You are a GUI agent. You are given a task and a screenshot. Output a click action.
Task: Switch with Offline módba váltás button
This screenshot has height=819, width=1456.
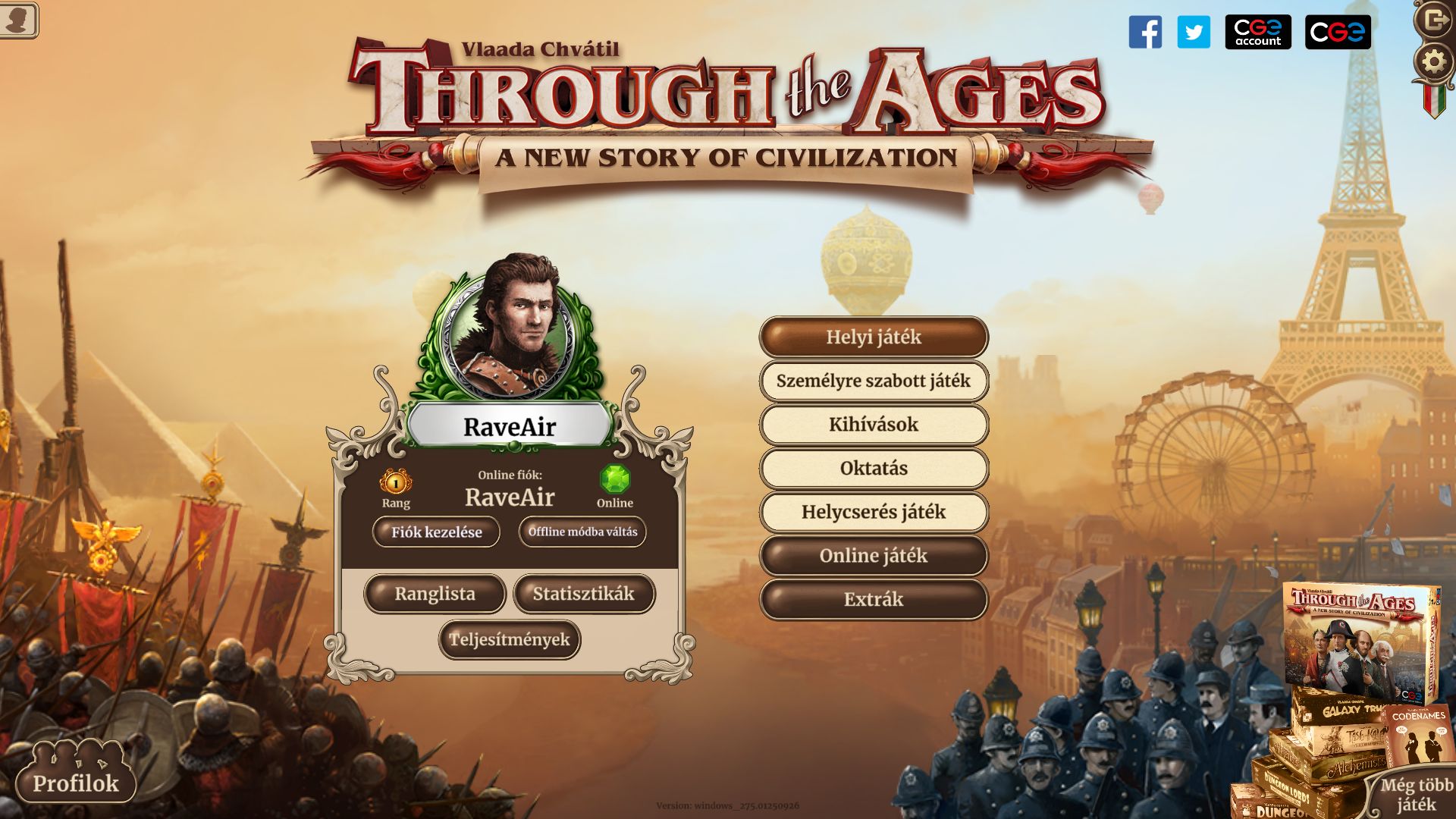(x=582, y=532)
